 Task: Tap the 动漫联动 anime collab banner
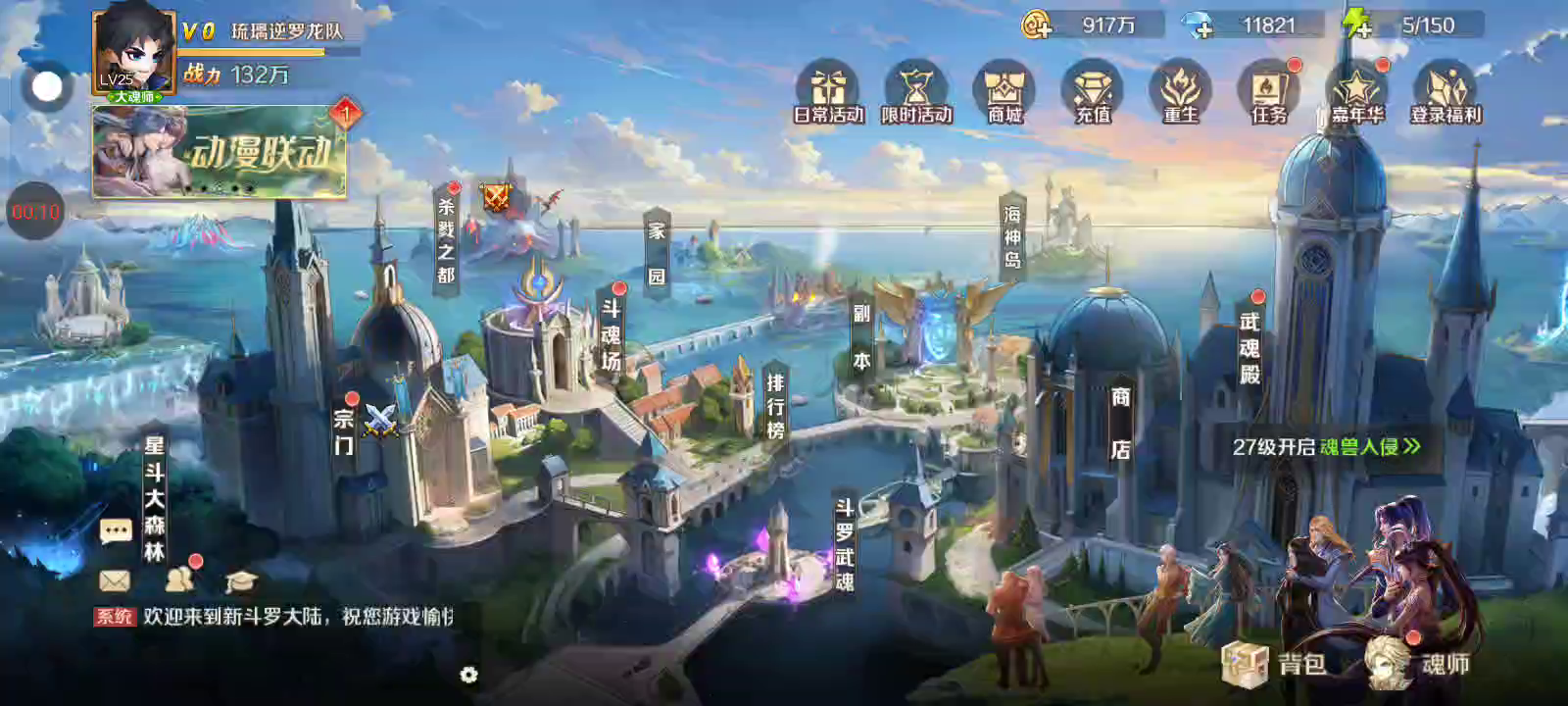219,153
